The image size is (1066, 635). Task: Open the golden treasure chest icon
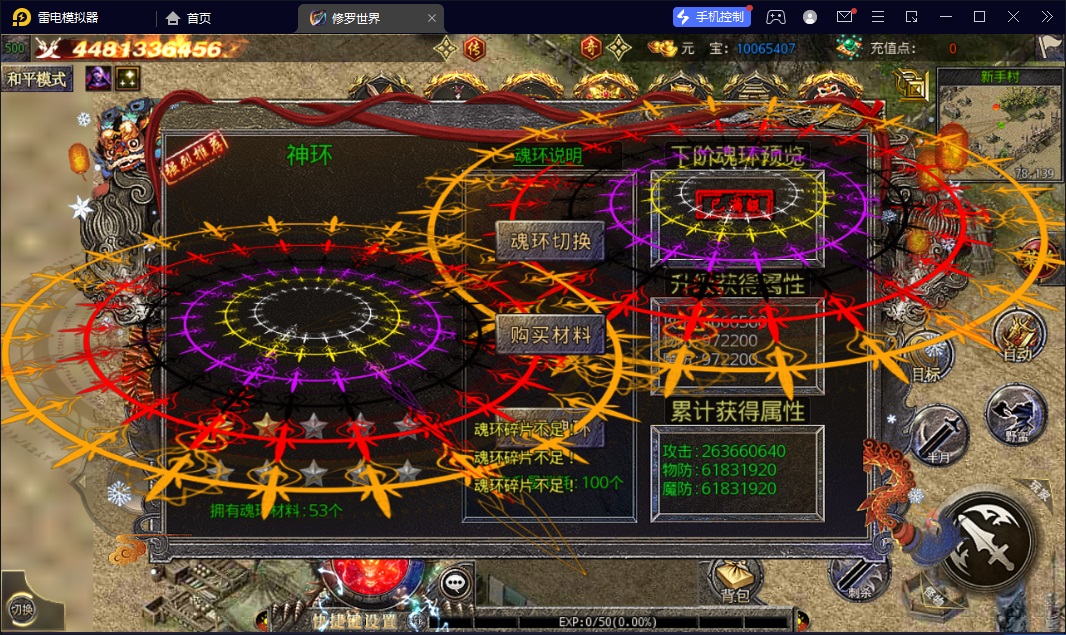(x=911, y=84)
